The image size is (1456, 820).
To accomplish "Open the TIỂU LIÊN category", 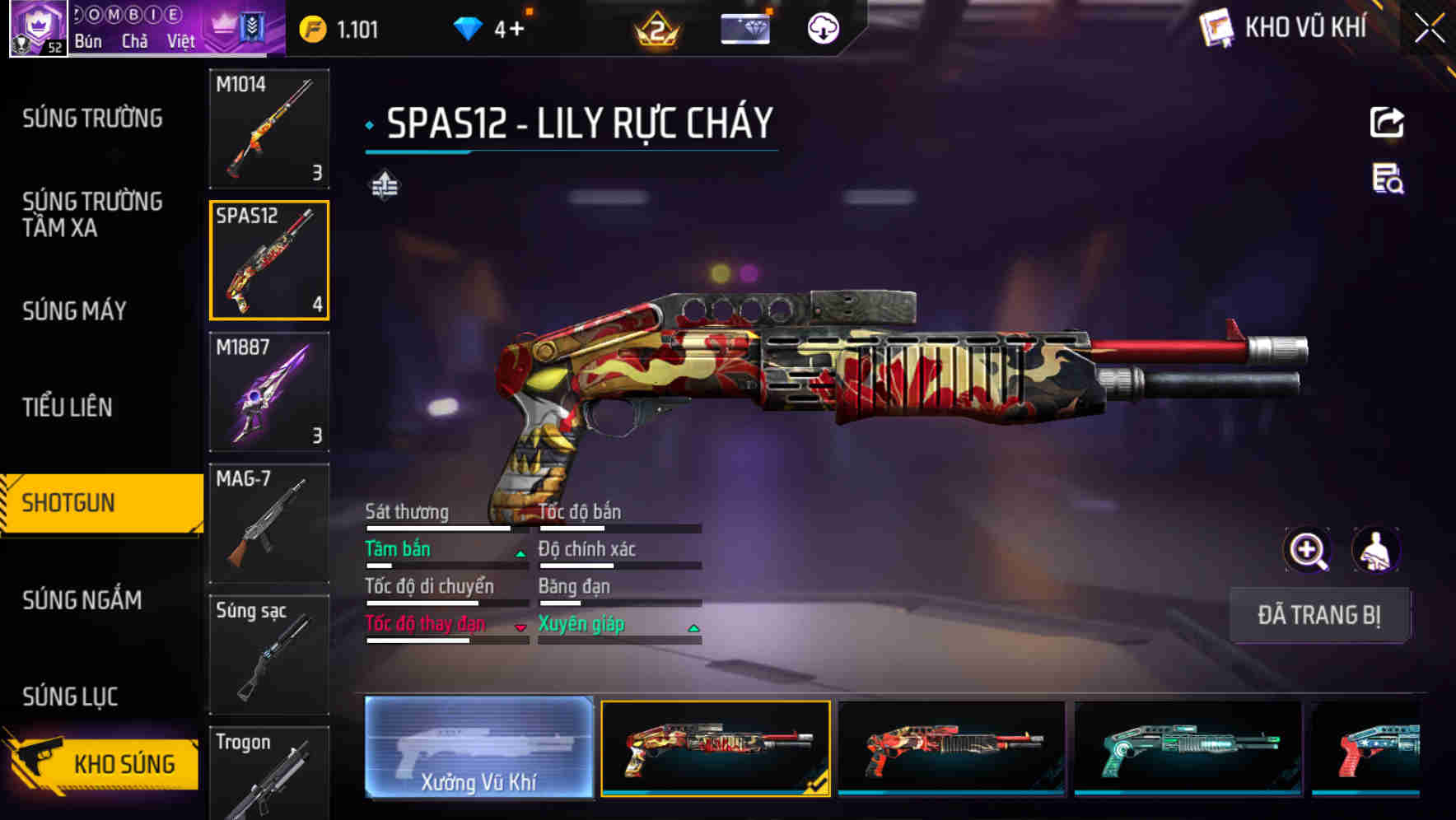I will click(x=68, y=407).
